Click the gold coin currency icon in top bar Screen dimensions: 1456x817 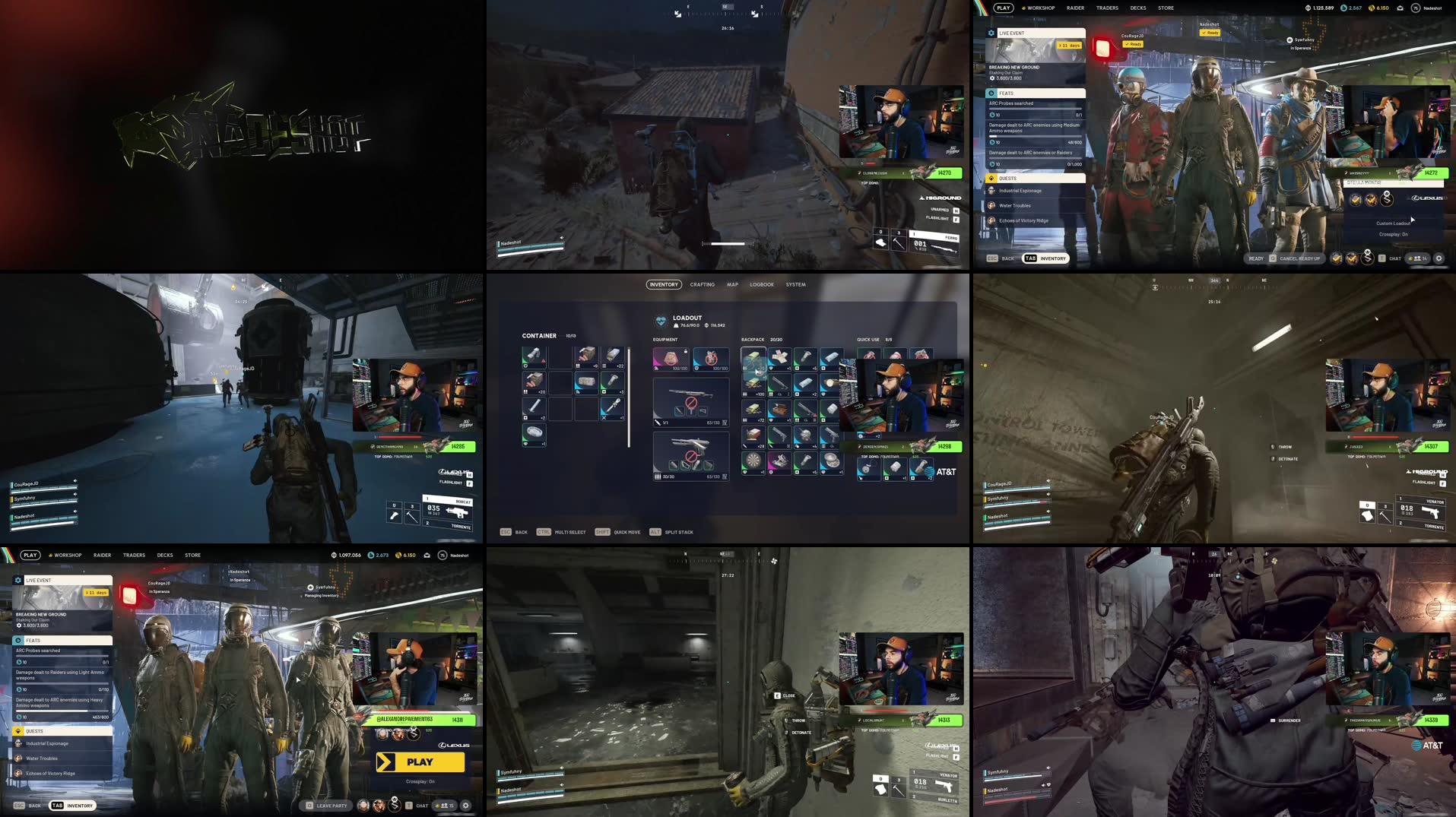[x=1372, y=8]
